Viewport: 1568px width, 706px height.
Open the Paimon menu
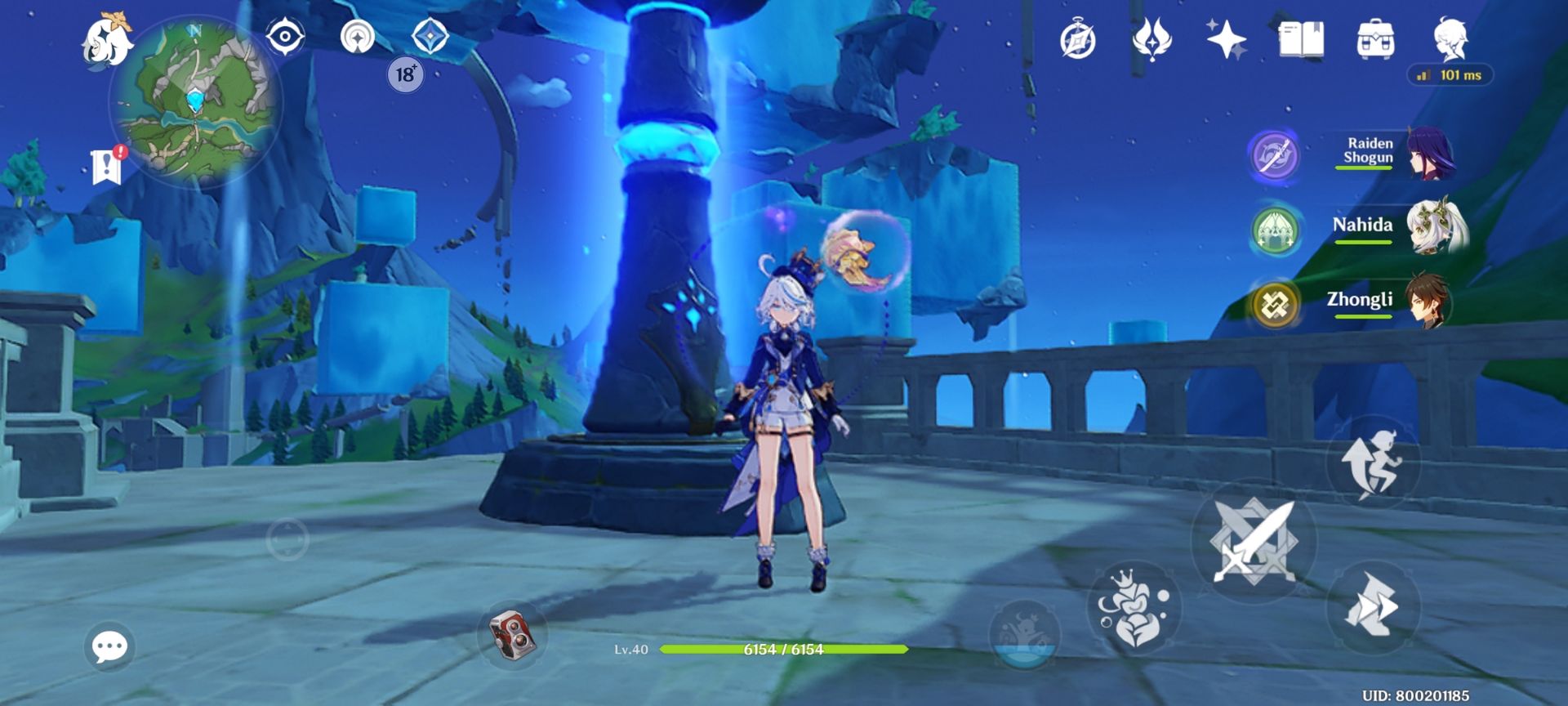107,40
